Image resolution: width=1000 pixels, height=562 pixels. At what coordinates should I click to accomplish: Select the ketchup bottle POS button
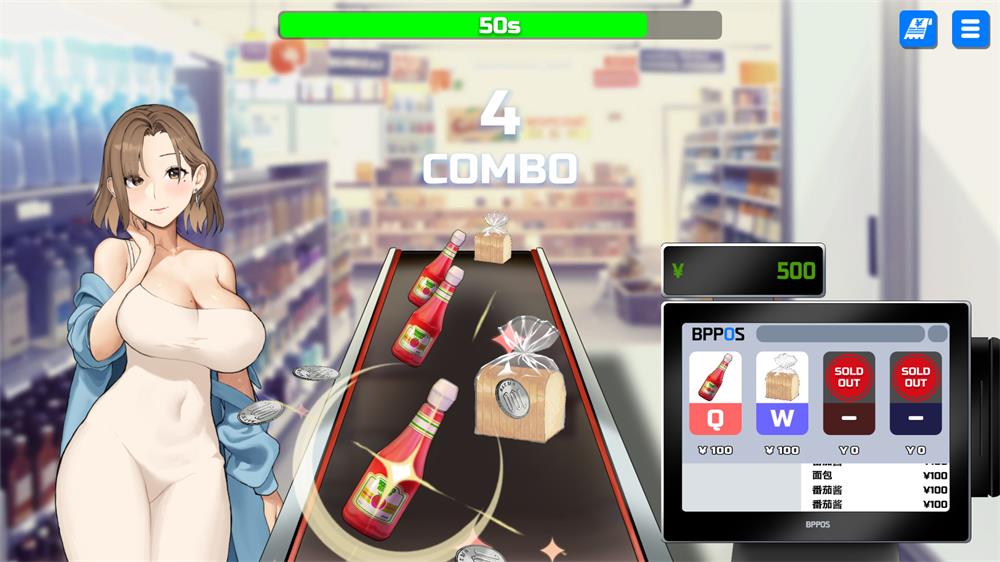(x=715, y=393)
